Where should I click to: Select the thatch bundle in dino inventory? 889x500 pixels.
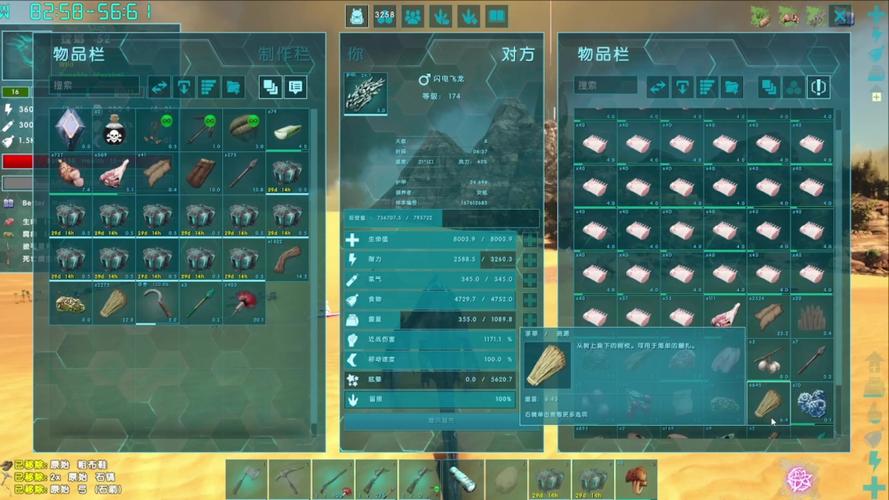pos(767,404)
